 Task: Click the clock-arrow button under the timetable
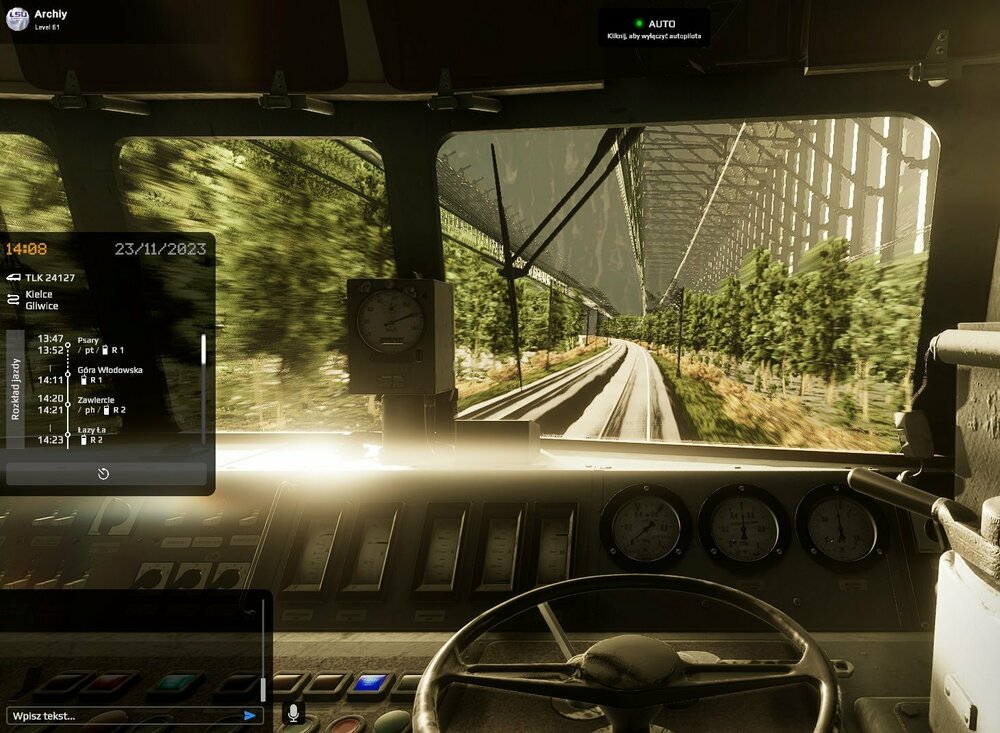[x=104, y=474]
